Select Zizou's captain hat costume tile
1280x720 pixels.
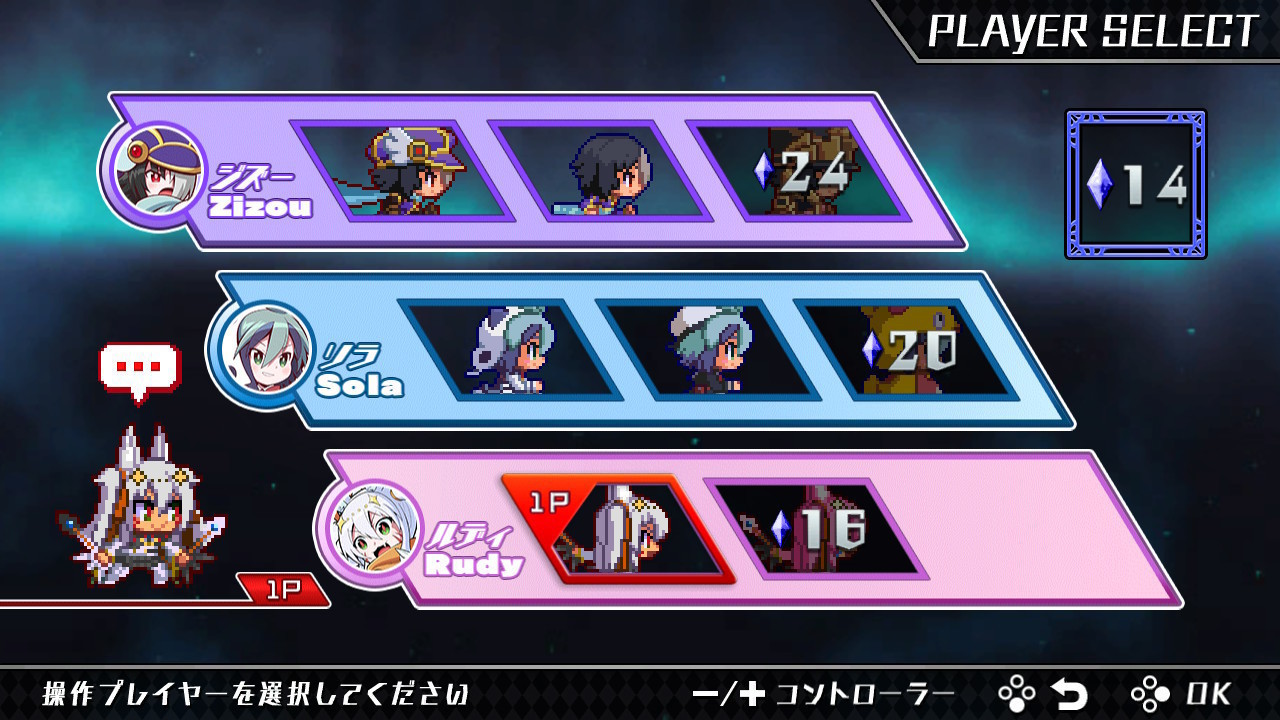[402, 171]
